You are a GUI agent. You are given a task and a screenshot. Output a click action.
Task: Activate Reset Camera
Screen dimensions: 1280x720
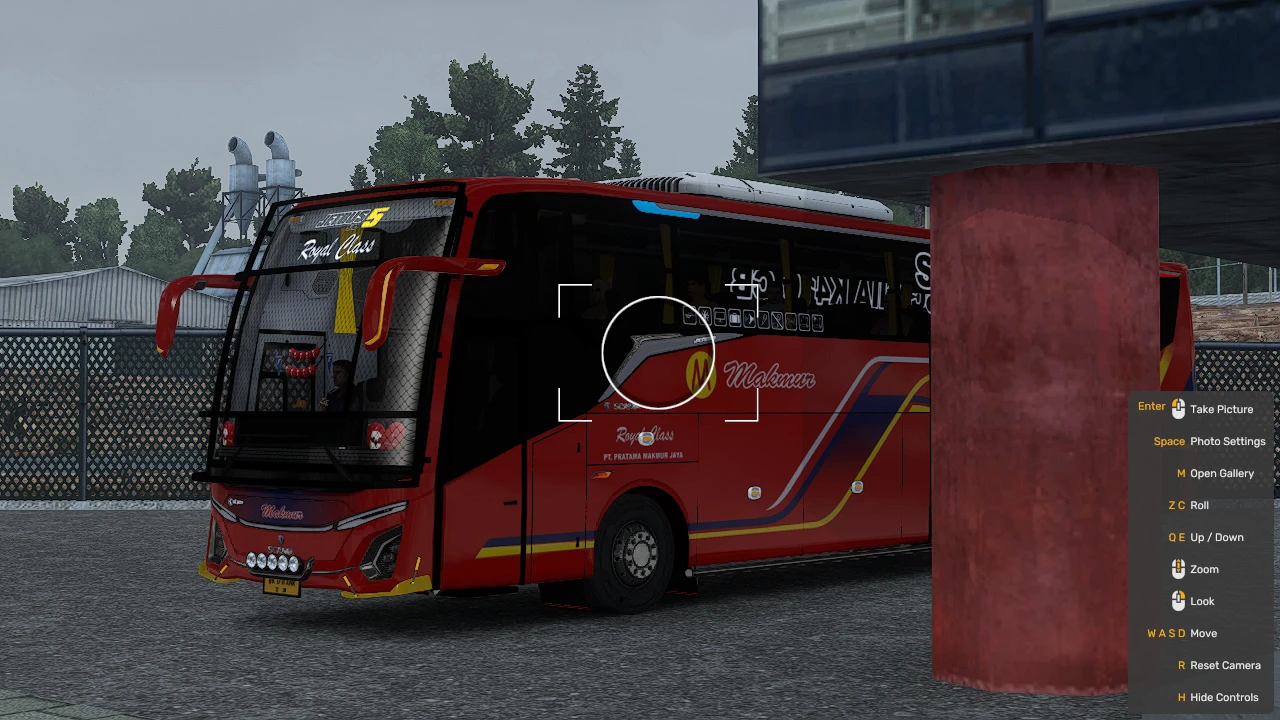pyautogui.click(x=1224, y=665)
